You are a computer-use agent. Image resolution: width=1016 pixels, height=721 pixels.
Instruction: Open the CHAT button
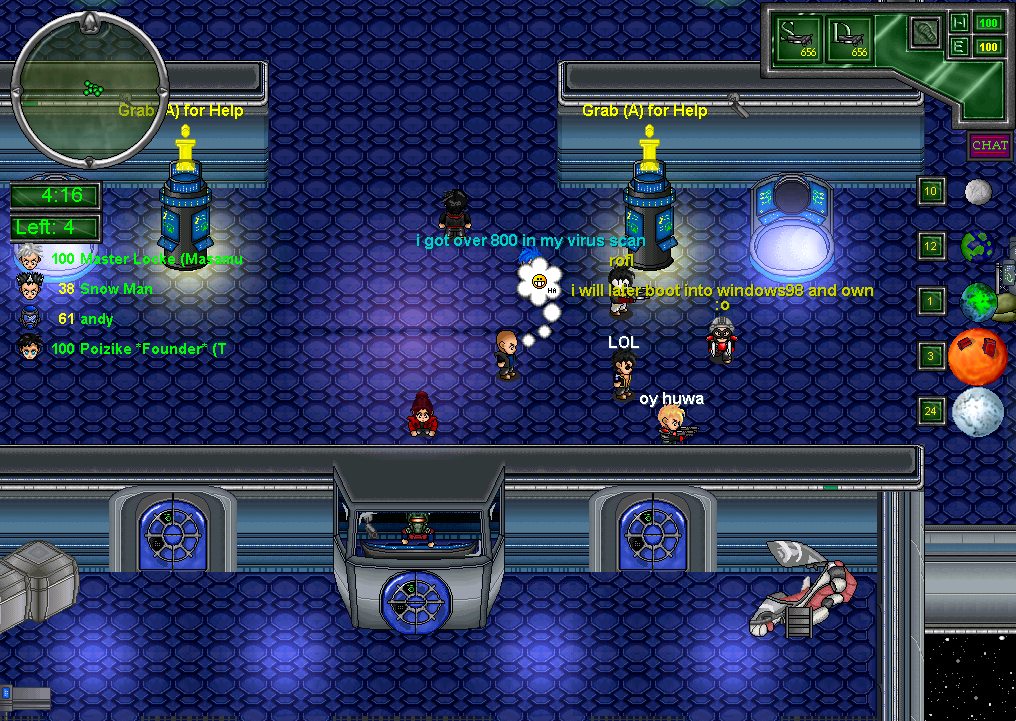coord(989,145)
